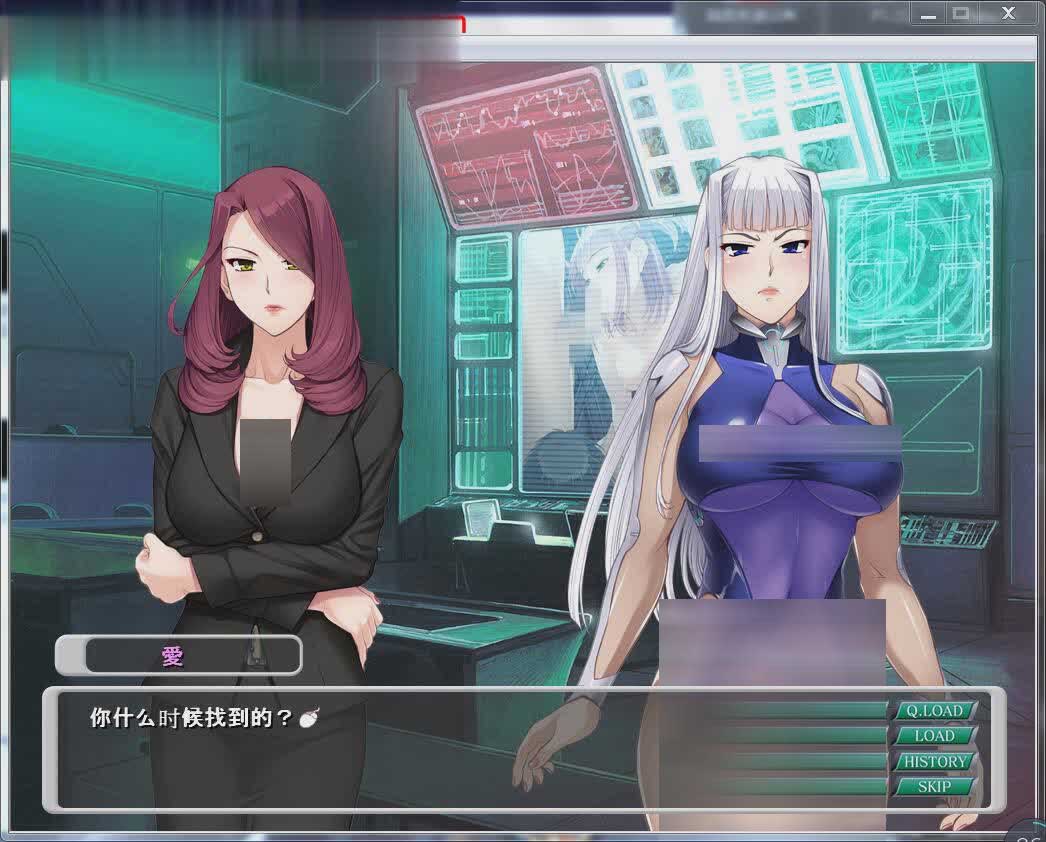
Task: Show the HISTORY dialogue log
Action: [x=934, y=761]
